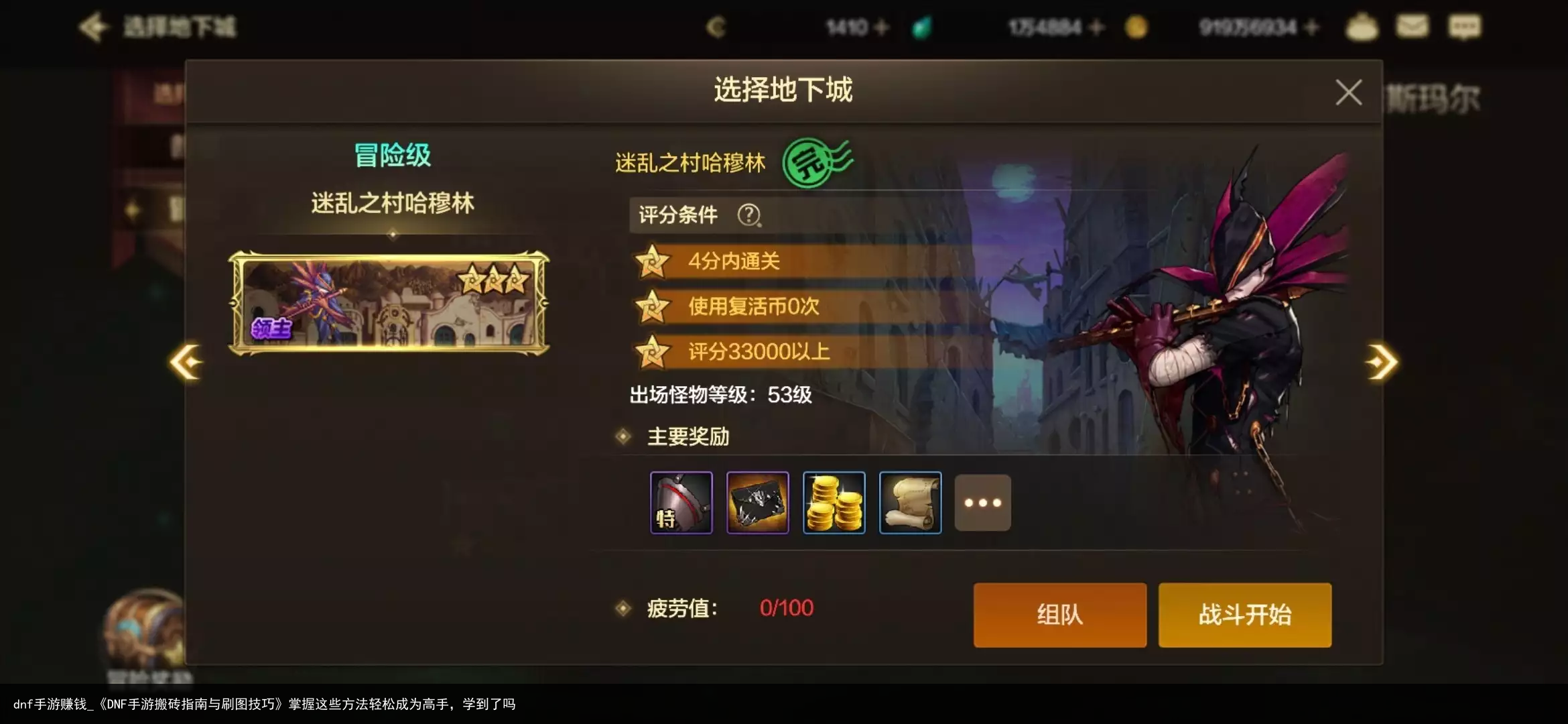Viewport: 1568px width, 724px height.
Task: Open the 评分条件 help question mark
Action: 748,215
